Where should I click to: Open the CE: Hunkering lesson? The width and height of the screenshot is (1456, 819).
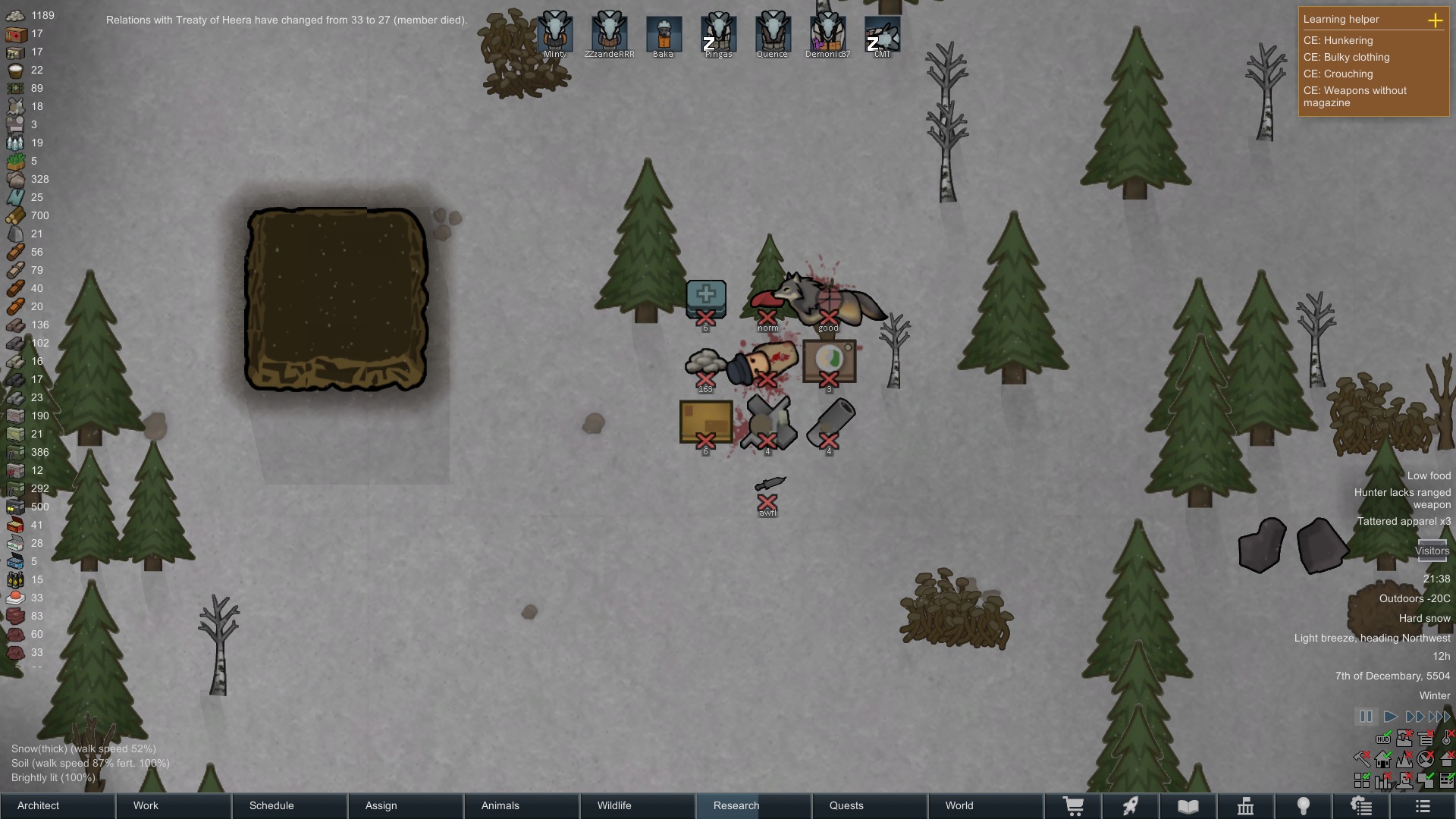click(x=1338, y=41)
